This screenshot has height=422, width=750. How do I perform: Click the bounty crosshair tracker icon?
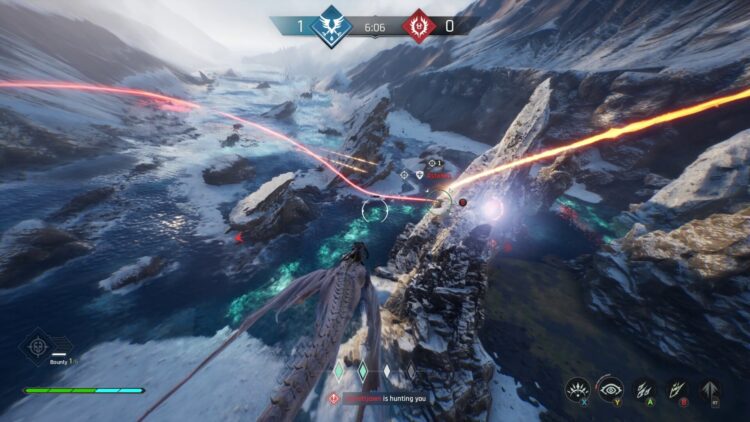click(37, 346)
